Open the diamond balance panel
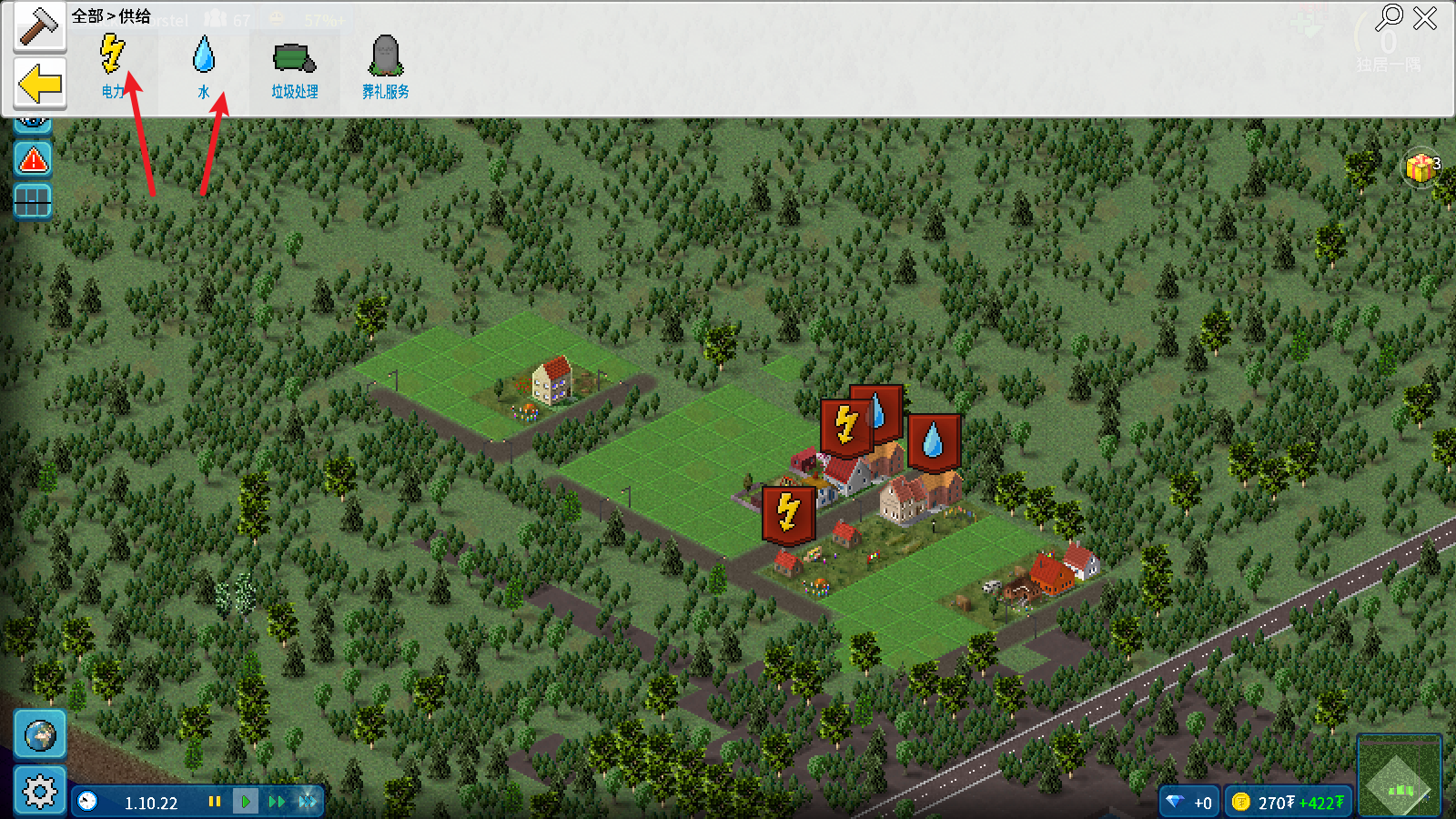This screenshot has width=1456, height=819. [x=1189, y=802]
